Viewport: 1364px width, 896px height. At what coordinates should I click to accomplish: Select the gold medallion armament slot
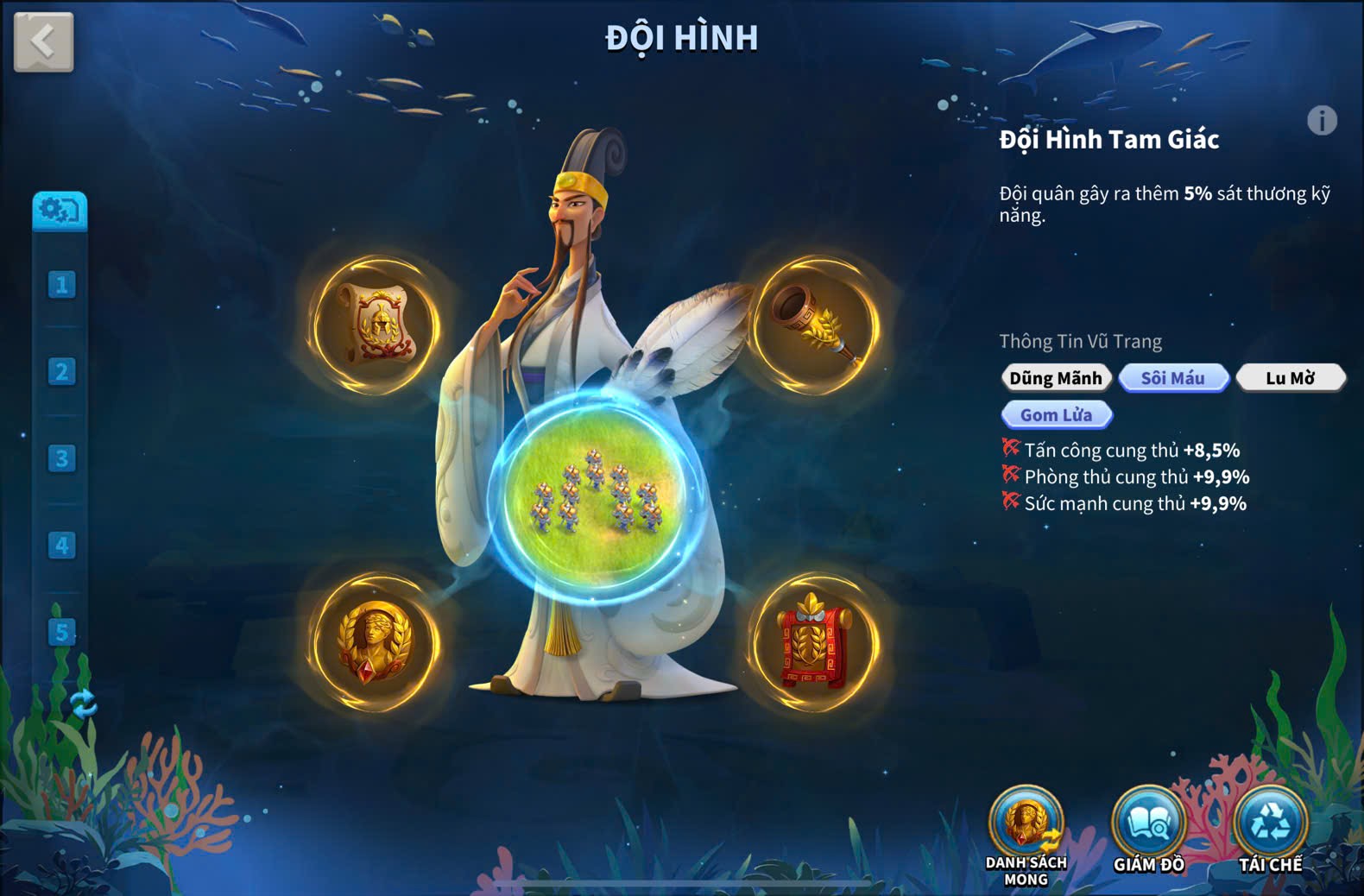pyautogui.click(x=376, y=643)
